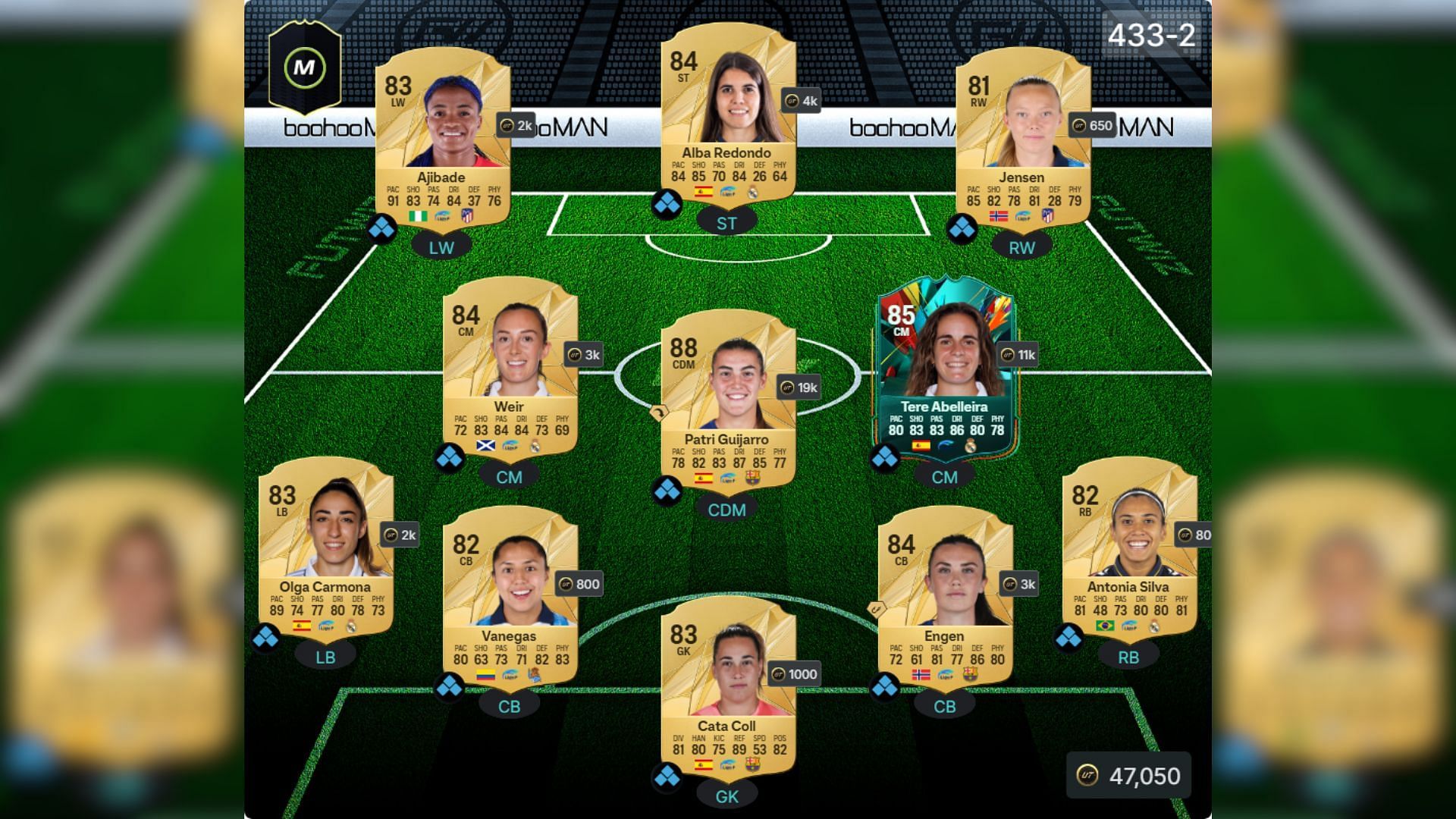The image size is (1456, 819).
Task: Click the chemistry icon beside Weir's card
Action: (x=449, y=458)
